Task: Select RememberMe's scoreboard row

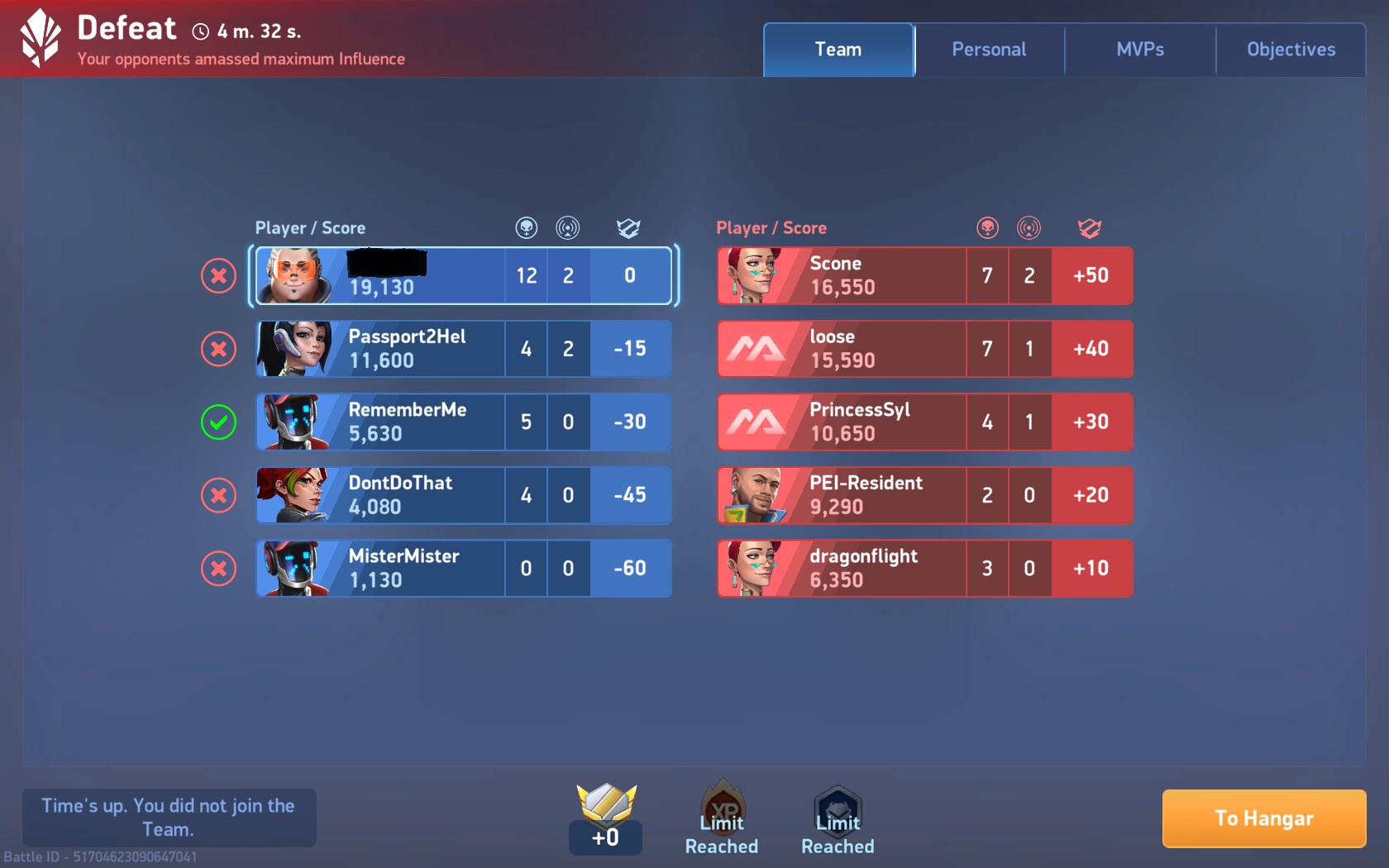Action: 463,422
